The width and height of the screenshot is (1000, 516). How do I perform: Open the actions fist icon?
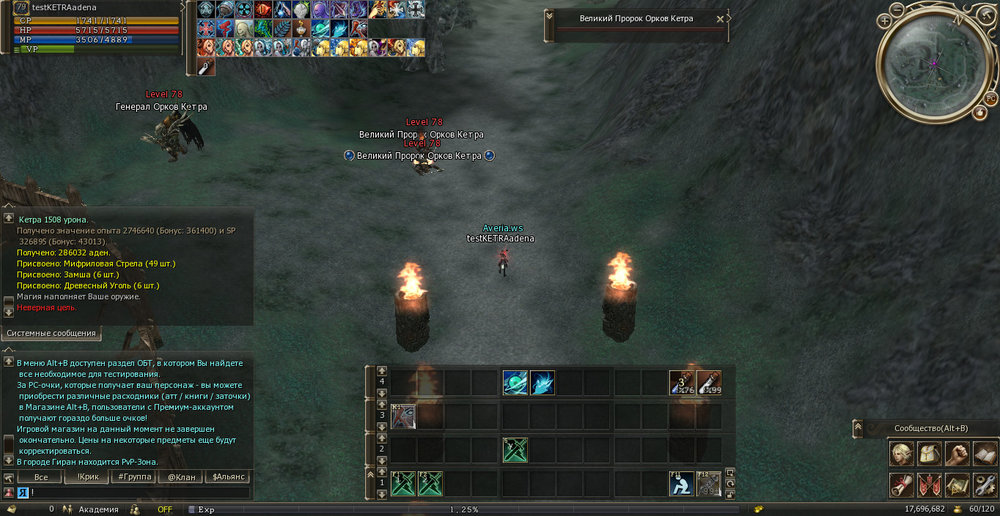pos(957,454)
